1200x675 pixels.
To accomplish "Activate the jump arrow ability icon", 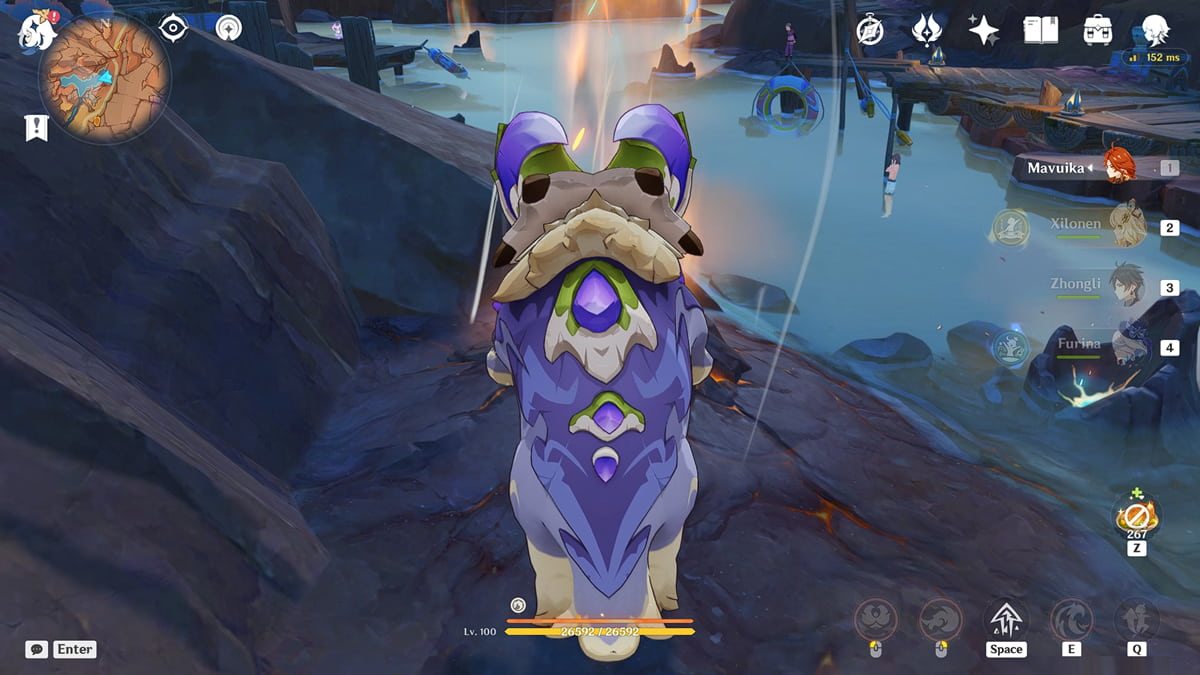I will coord(1005,620).
